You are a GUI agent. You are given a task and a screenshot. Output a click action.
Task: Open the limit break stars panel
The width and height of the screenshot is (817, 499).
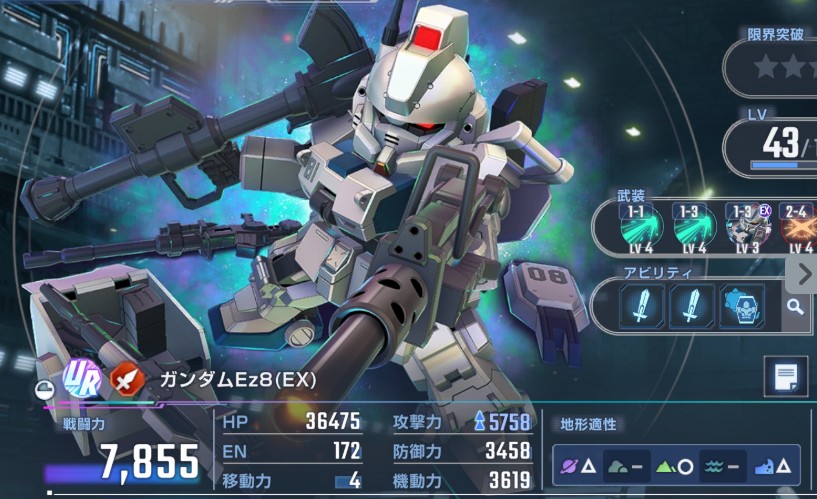(x=780, y=66)
